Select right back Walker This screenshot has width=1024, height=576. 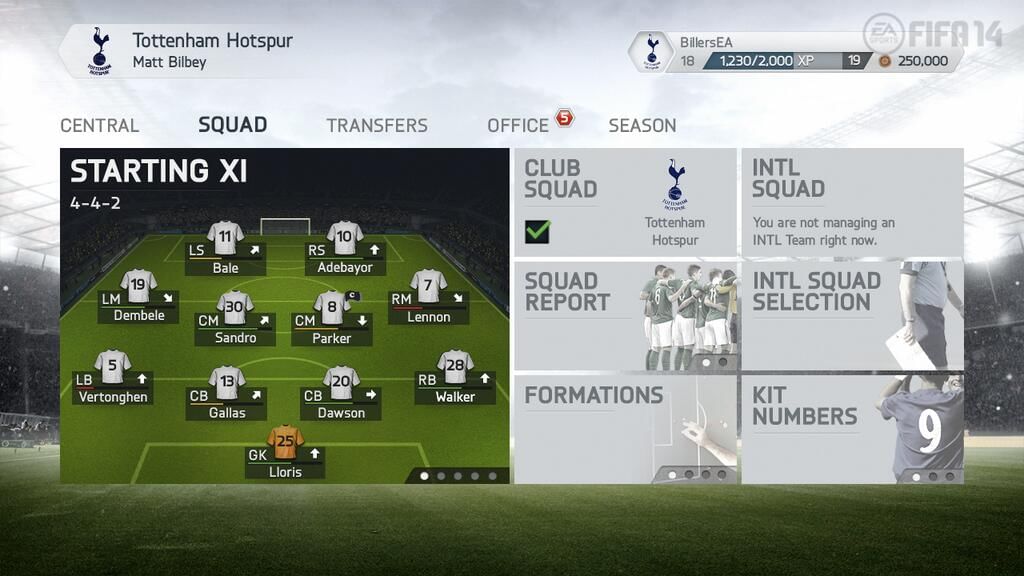[455, 379]
